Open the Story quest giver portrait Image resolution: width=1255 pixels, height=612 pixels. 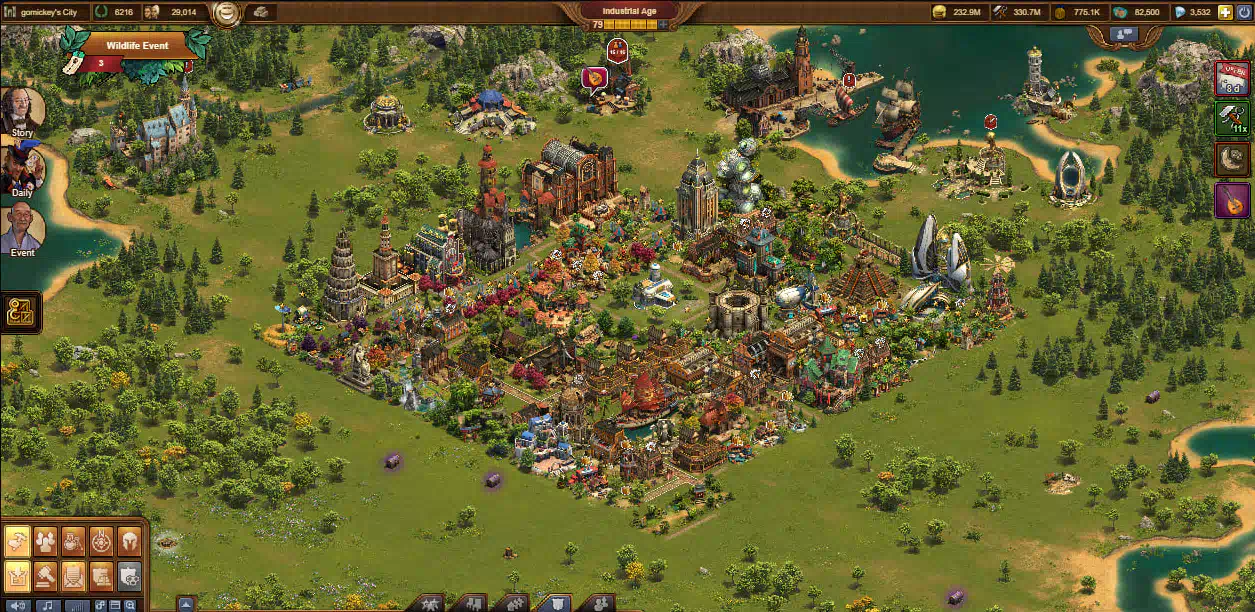[x=22, y=110]
